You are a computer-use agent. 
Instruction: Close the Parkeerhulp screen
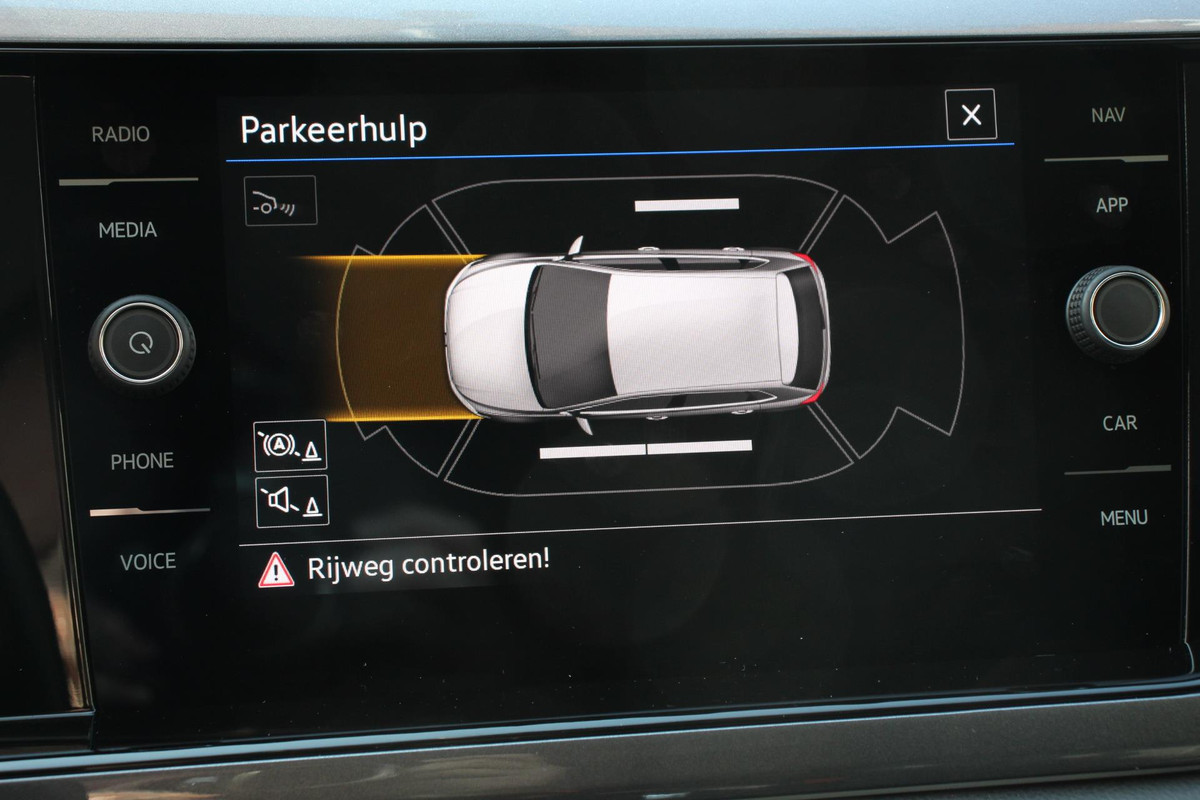(970, 115)
